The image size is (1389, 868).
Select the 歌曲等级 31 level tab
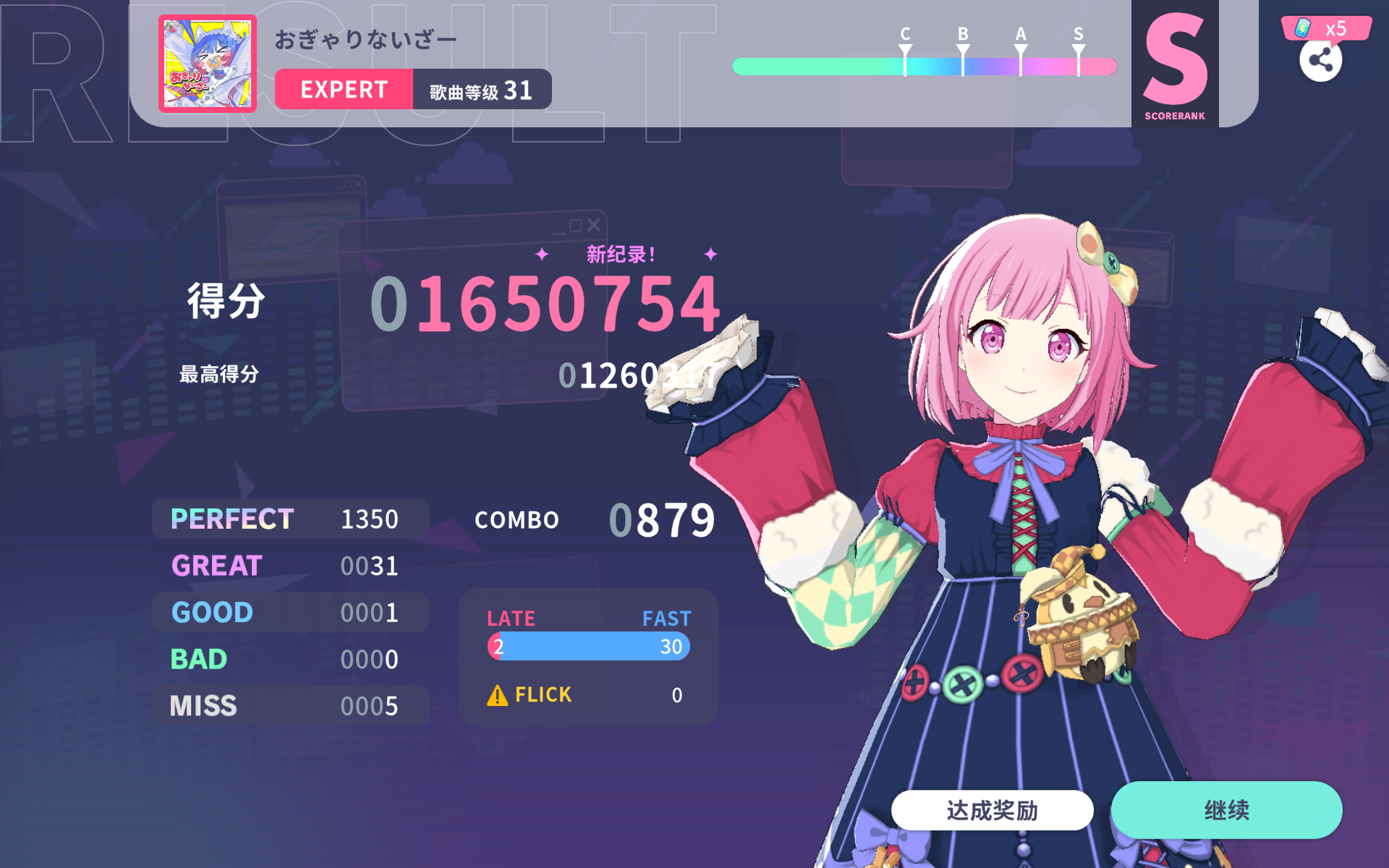482,89
